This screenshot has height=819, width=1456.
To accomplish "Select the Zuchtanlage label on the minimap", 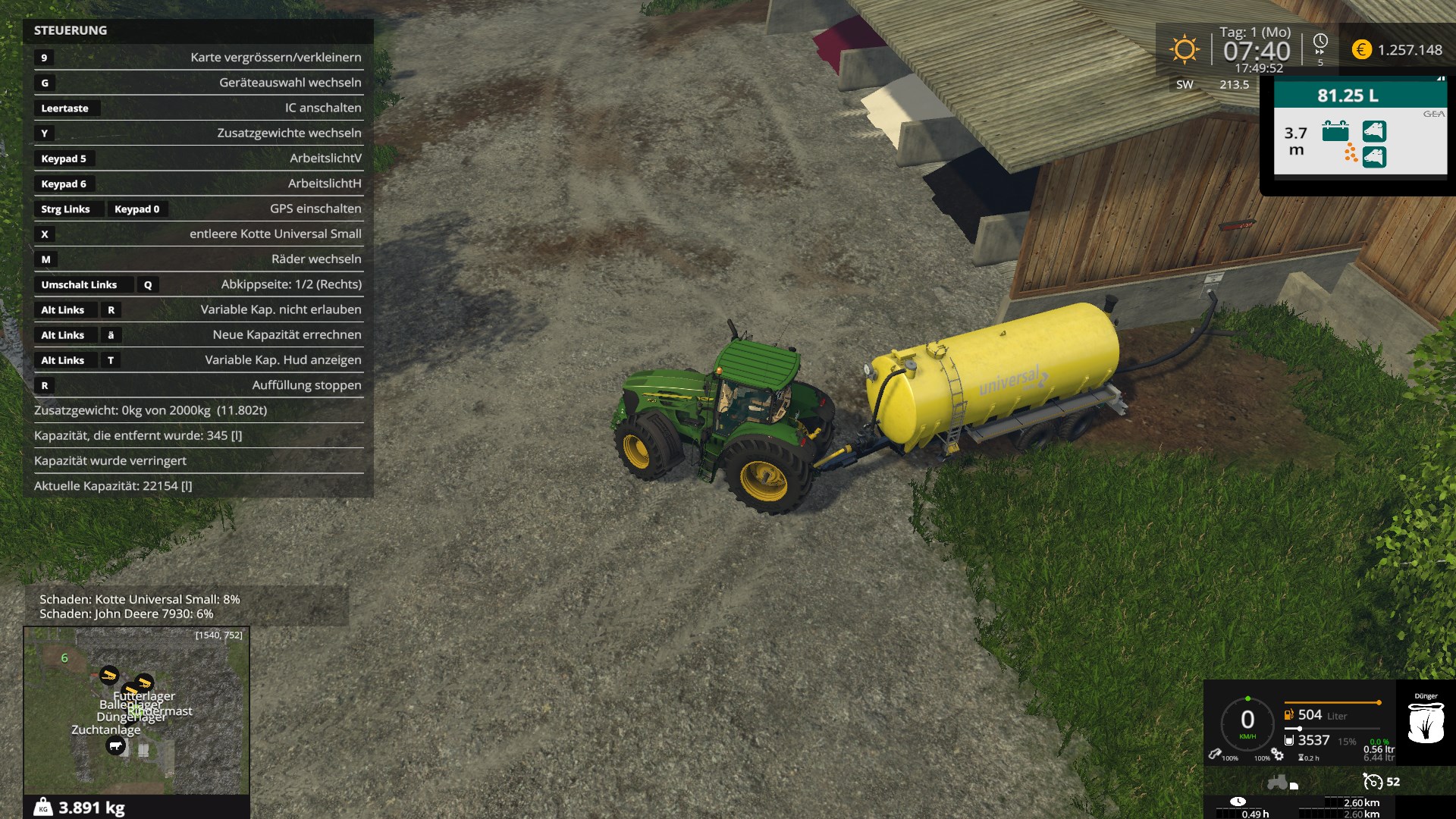I will pos(106,730).
